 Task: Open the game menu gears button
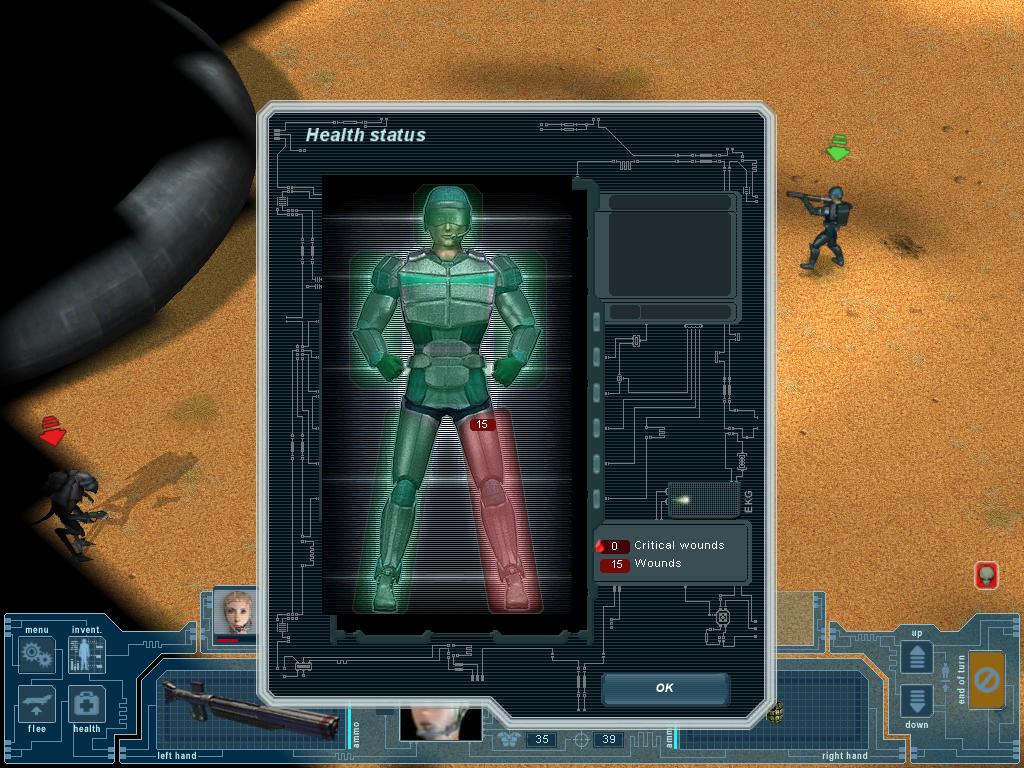[x=37, y=656]
